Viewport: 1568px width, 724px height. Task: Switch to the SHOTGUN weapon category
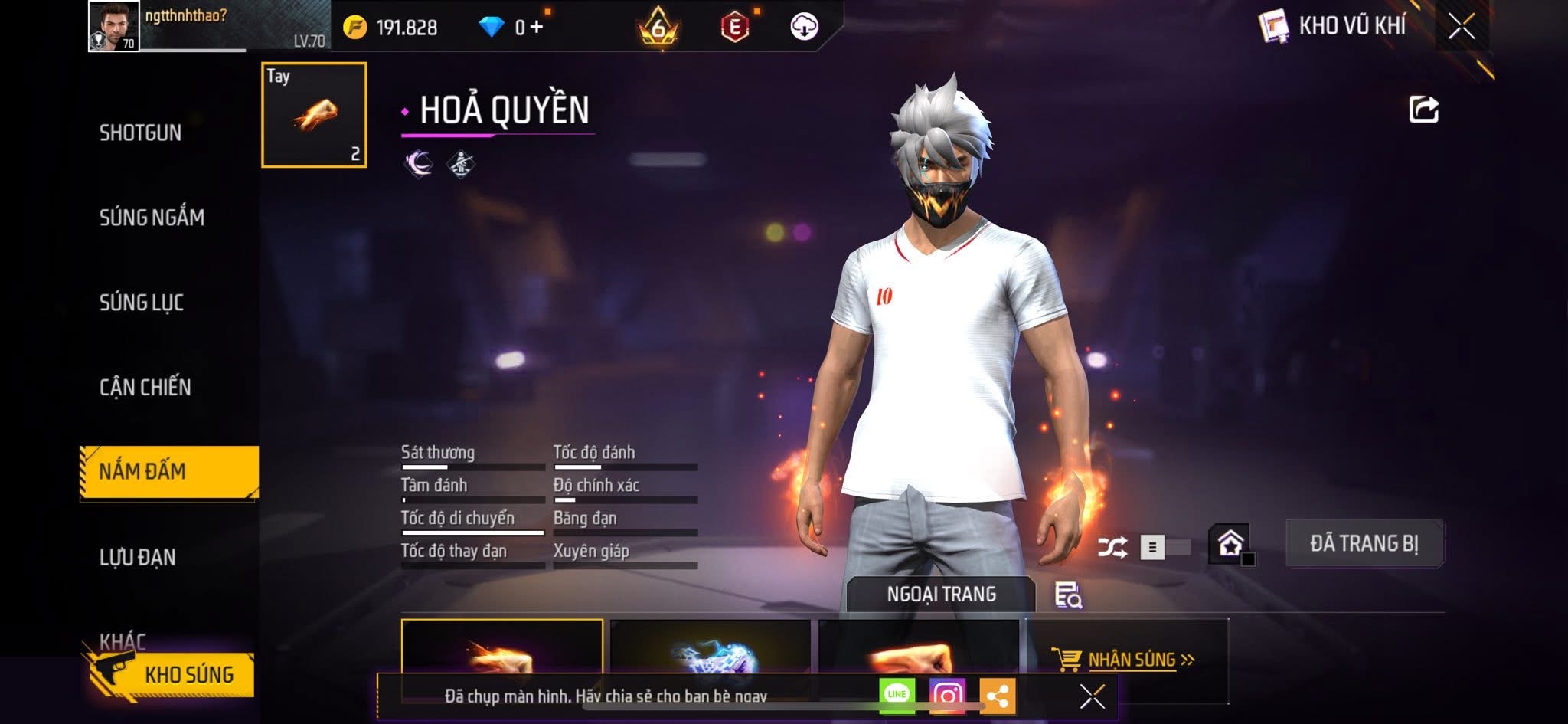click(141, 133)
